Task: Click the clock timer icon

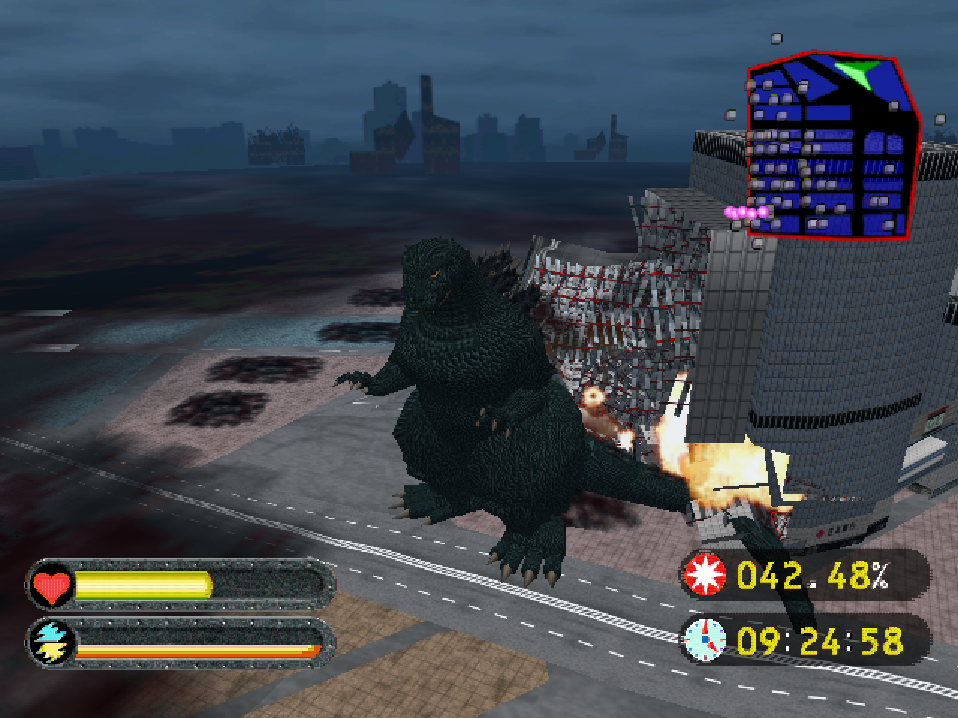Action: pyautogui.click(x=704, y=639)
